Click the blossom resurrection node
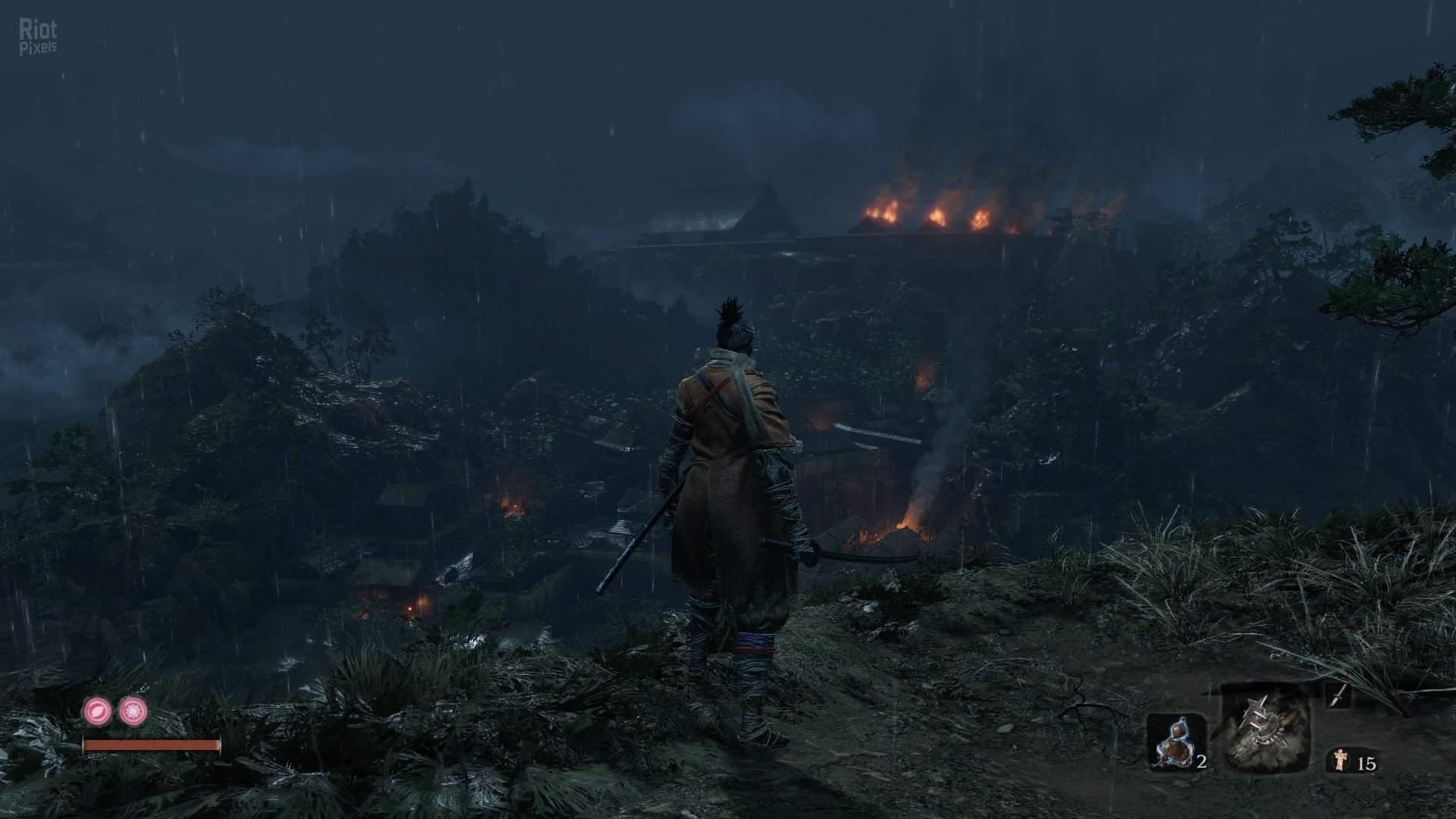 [133, 711]
